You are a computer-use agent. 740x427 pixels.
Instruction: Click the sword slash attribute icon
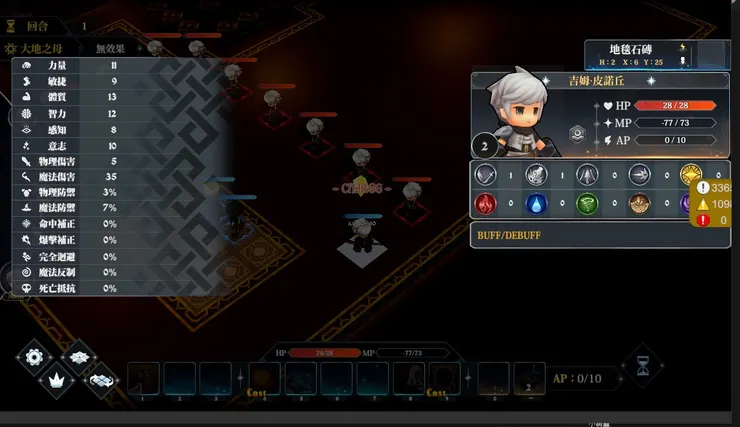pos(485,175)
